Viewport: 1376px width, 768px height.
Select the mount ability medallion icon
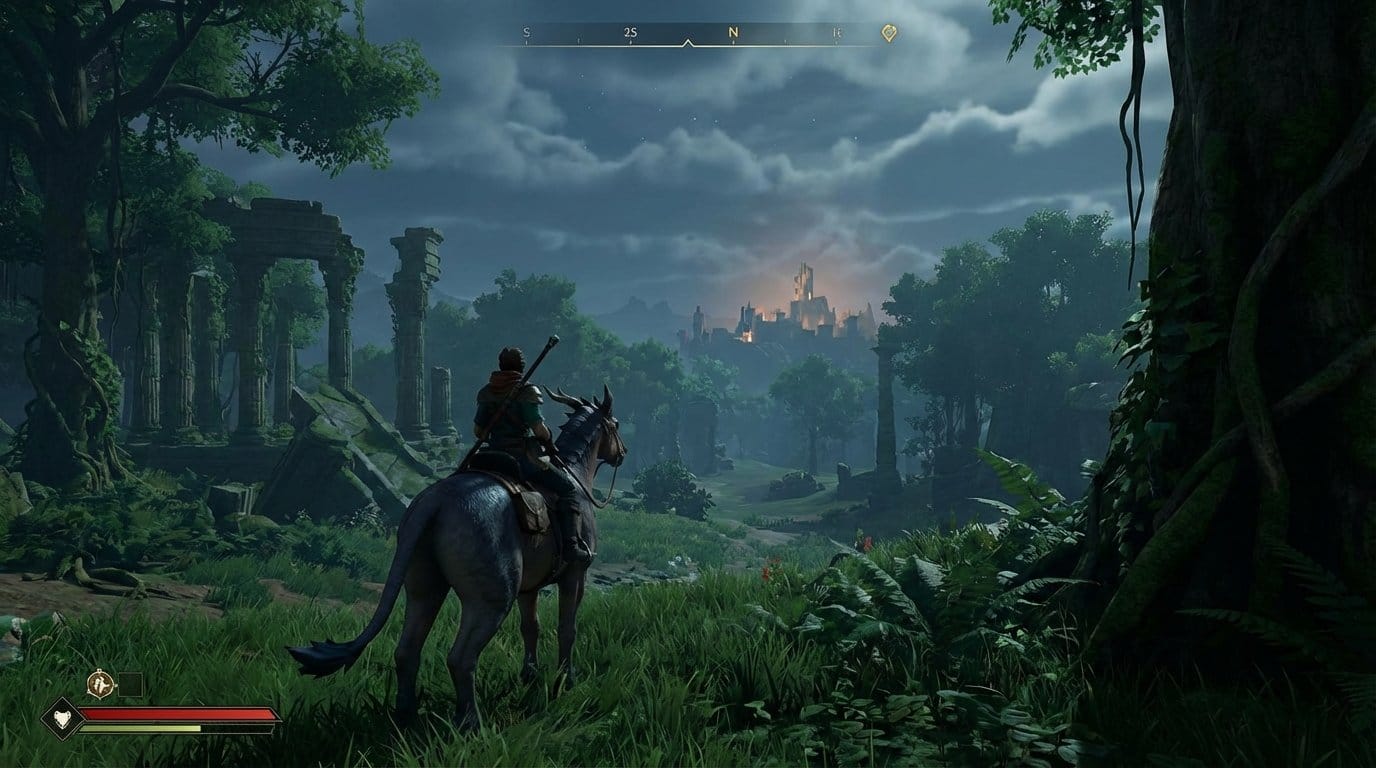tap(100, 682)
